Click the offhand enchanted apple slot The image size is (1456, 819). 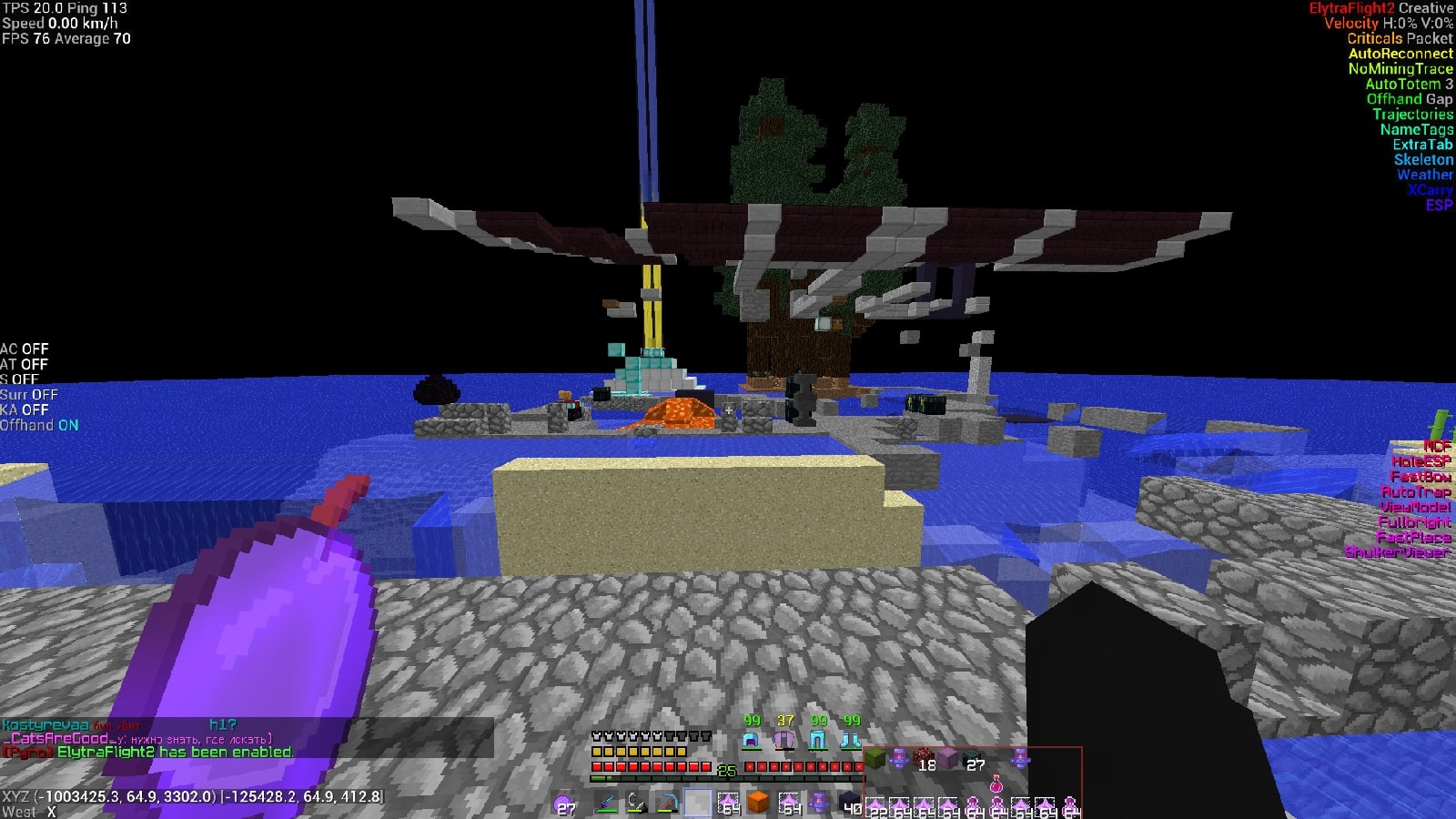pos(564,803)
